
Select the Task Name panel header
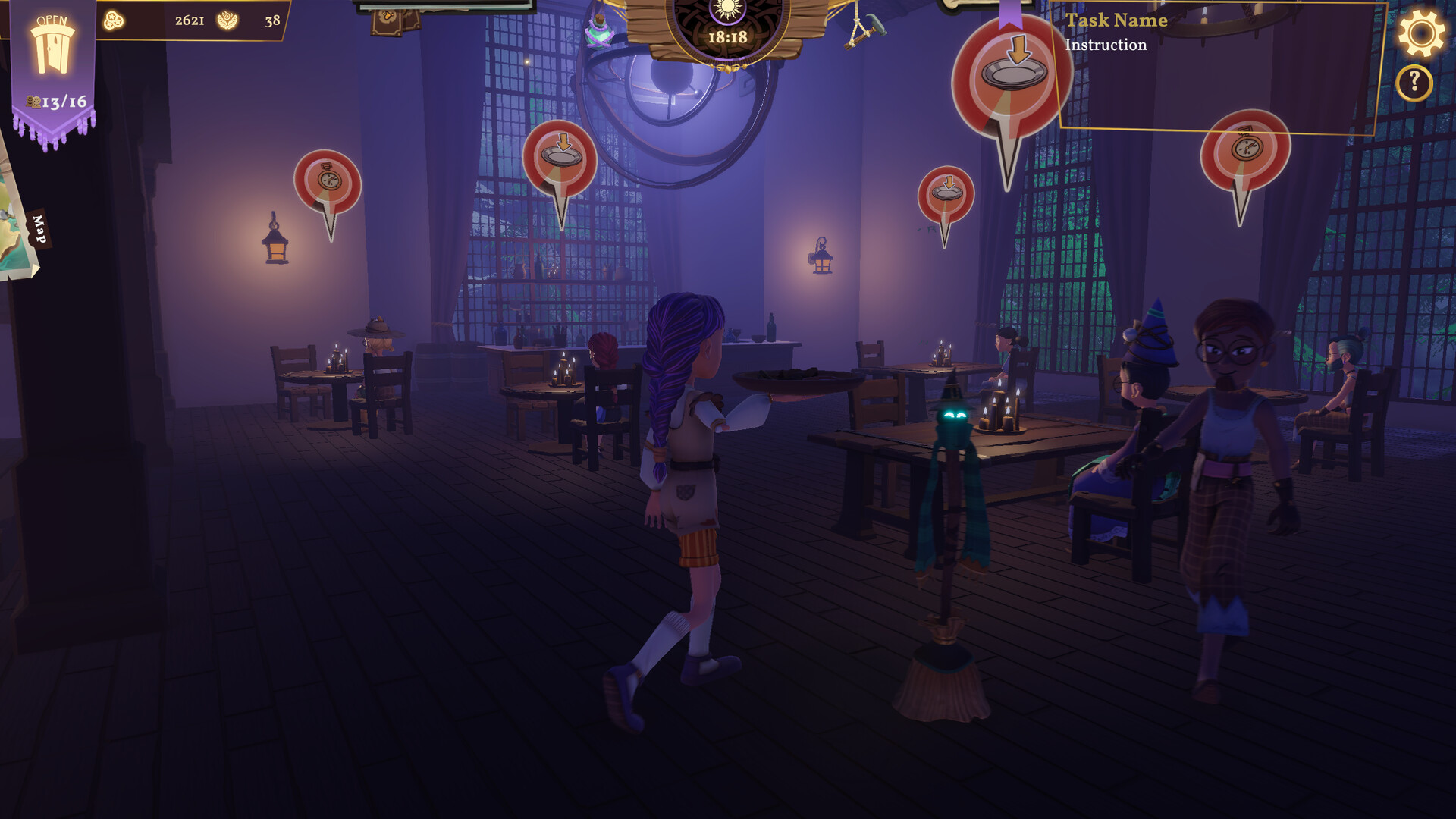(x=1116, y=20)
